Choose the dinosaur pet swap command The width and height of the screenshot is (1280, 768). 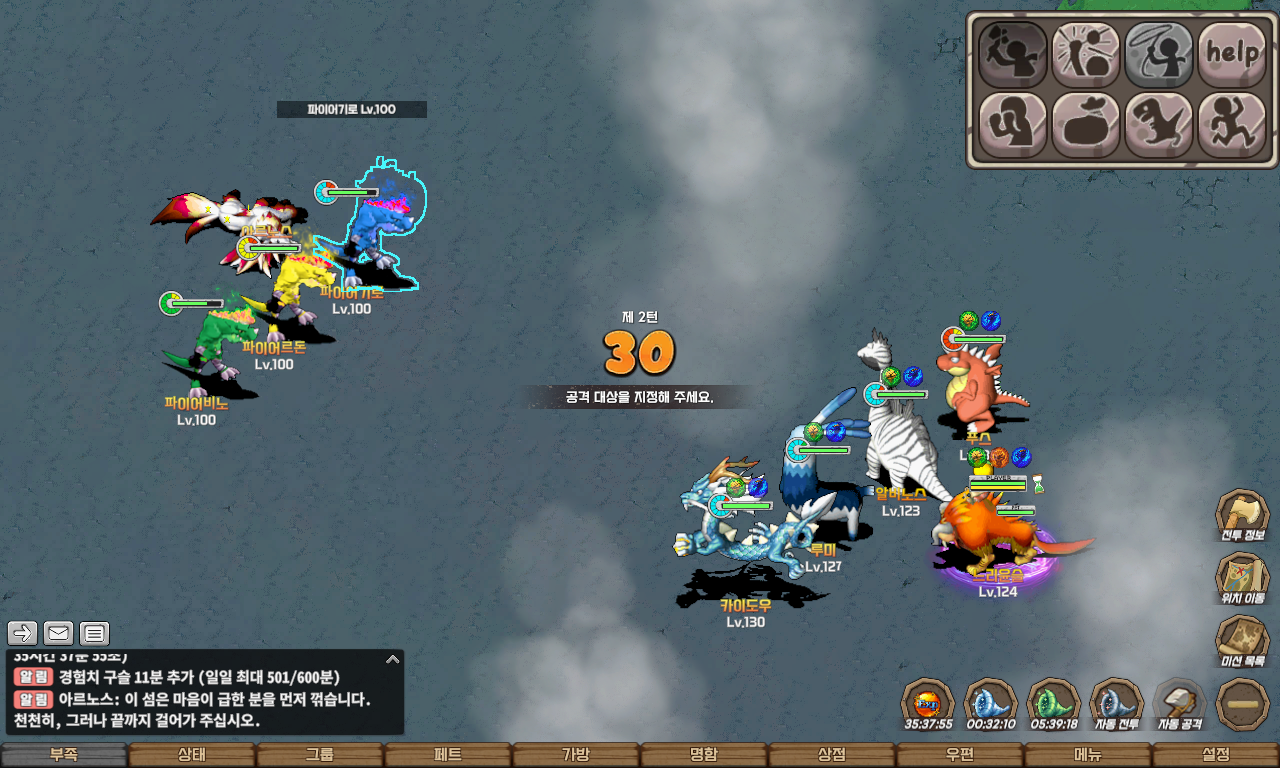1158,125
